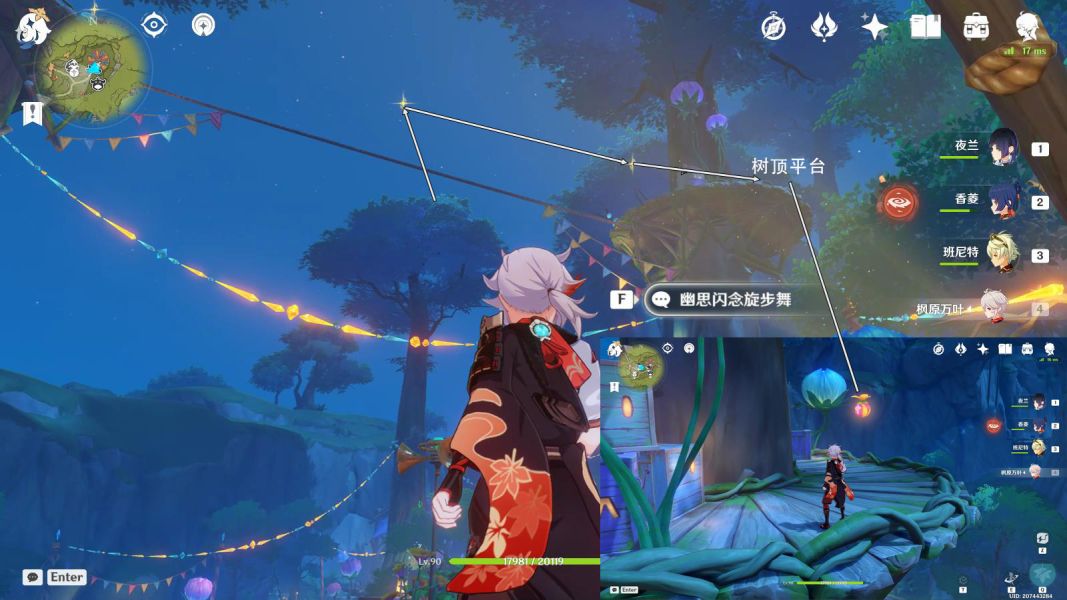Image resolution: width=1067 pixels, height=600 pixels.
Task: Switch to 夜兰 in the main party list
Action: pyautogui.click(x=1003, y=148)
